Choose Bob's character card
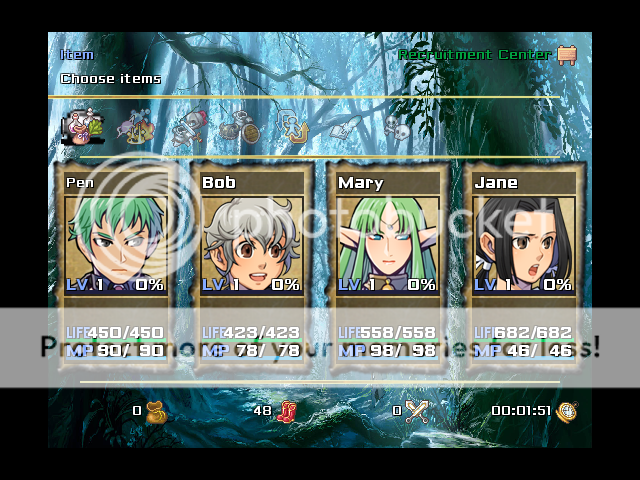 pyautogui.click(x=251, y=265)
